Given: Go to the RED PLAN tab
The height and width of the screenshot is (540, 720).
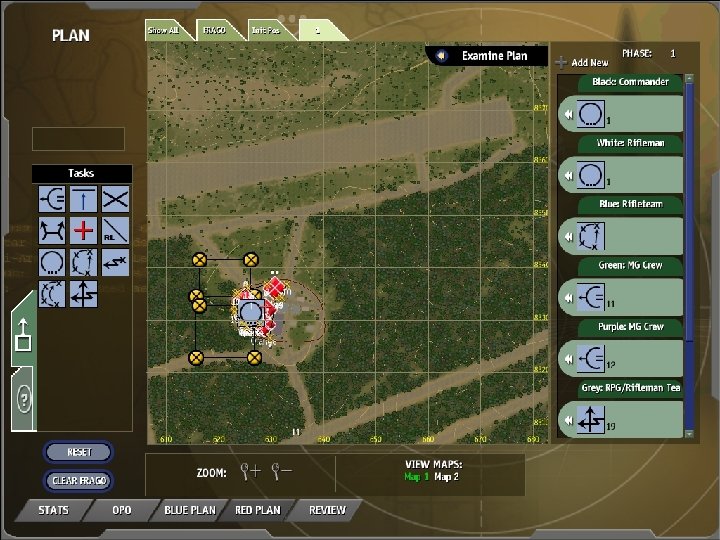Looking at the screenshot, I should (257, 510).
